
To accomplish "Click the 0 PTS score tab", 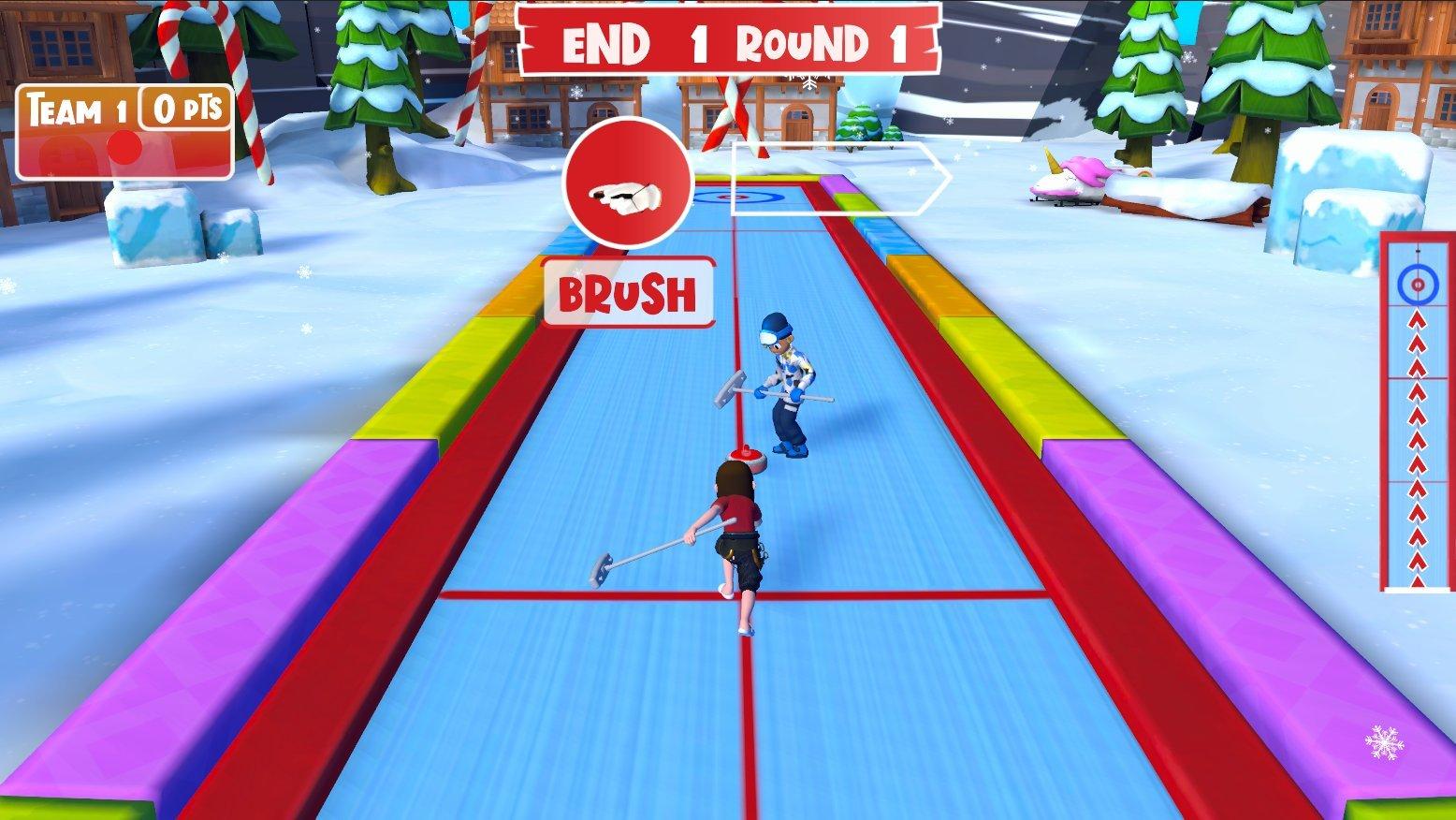I will [x=185, y=109].
